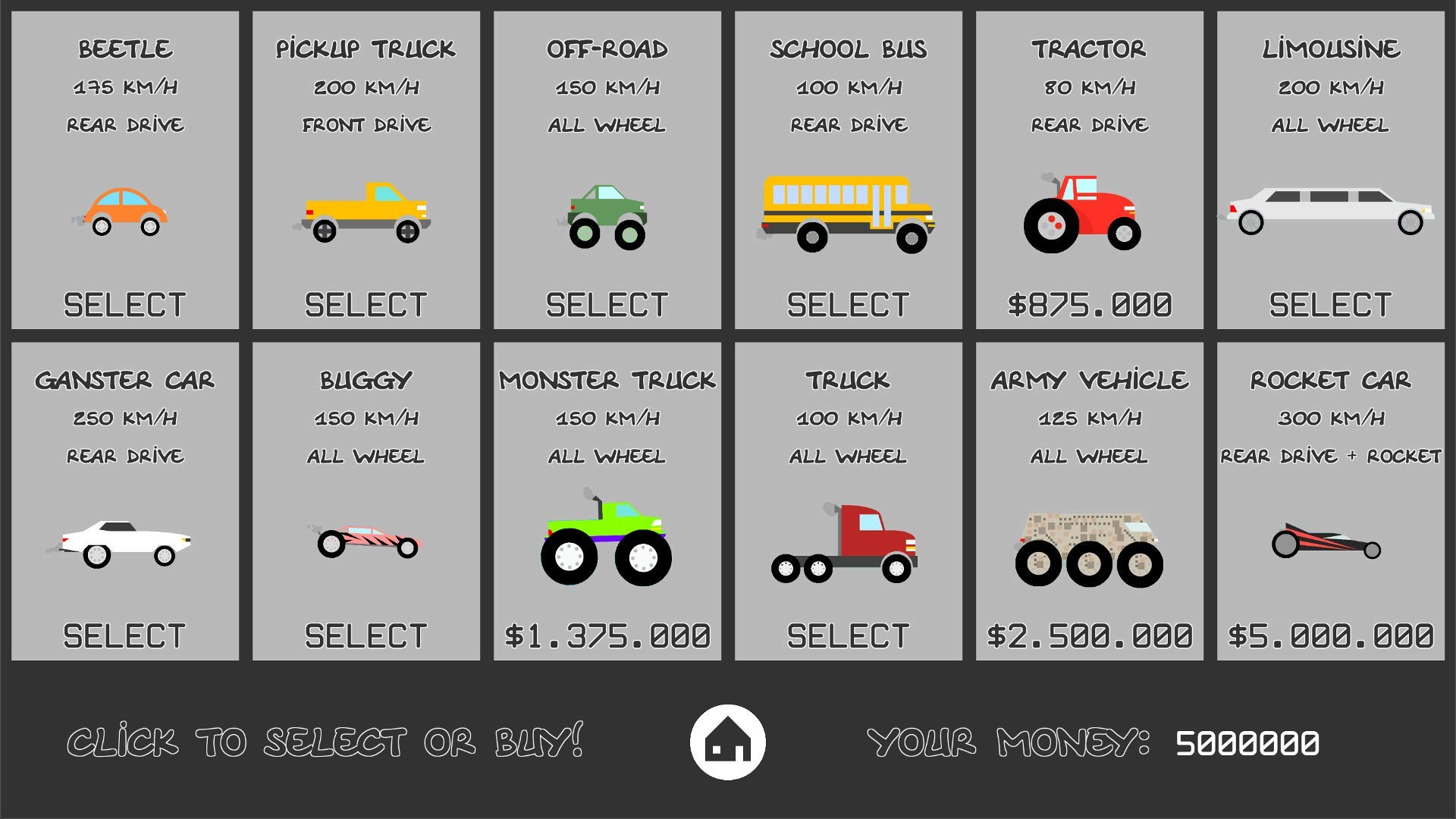Click the 'CLICK TO SELECT OR BUY!' text
Viewport: 1456px width, 819px height.
[x=326, y=745]
